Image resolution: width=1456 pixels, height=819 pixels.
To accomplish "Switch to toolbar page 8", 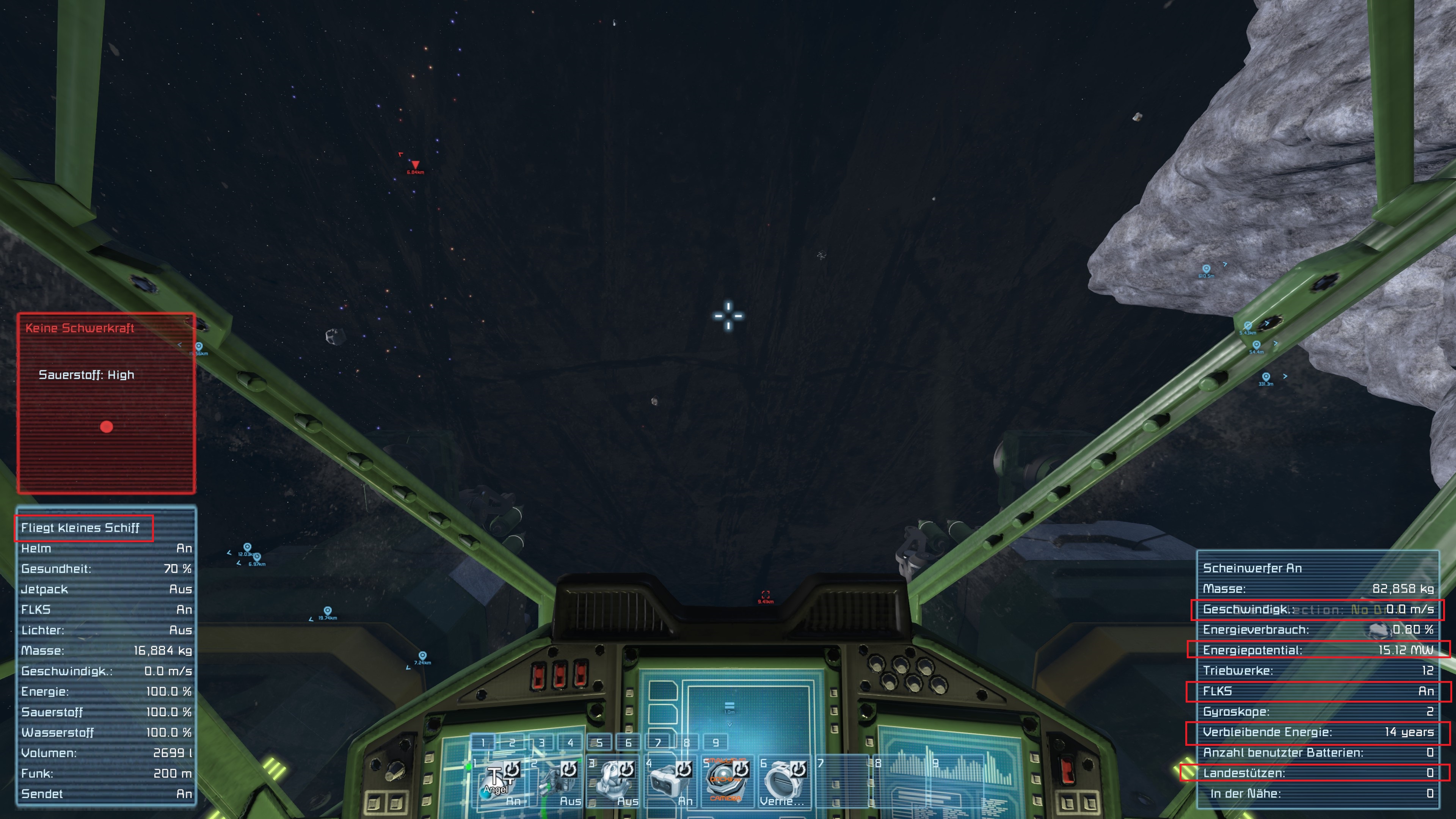I will pos(687,743).
